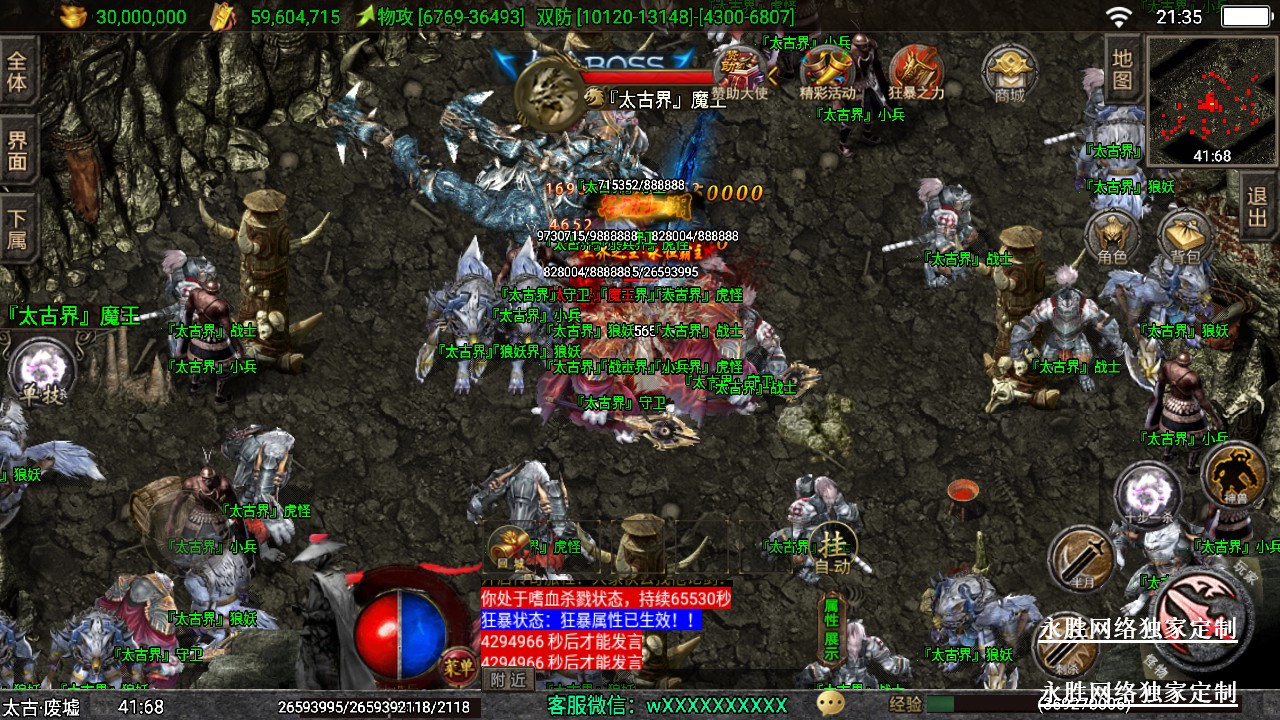Open the 角色 character sheet
This screenshot has width=1280, height=720.
1112,238
